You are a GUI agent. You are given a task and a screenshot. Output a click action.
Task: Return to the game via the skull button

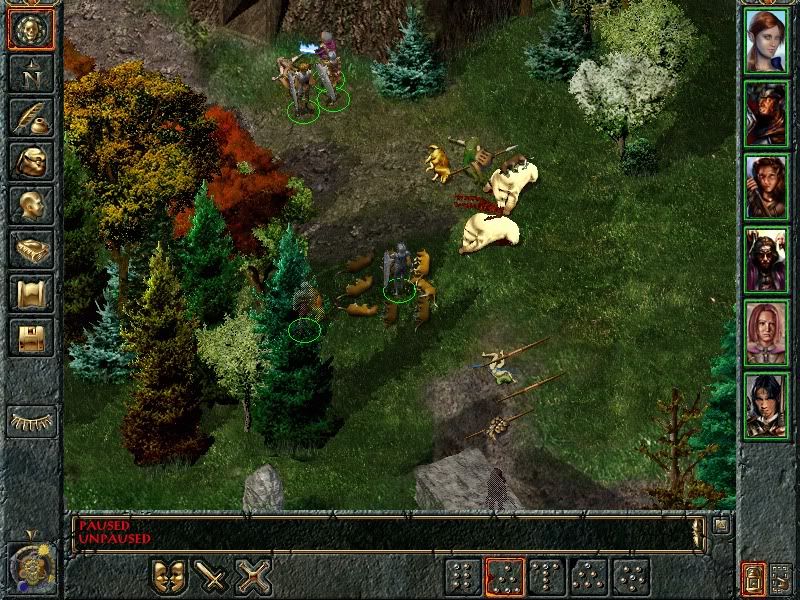[30, 29]
